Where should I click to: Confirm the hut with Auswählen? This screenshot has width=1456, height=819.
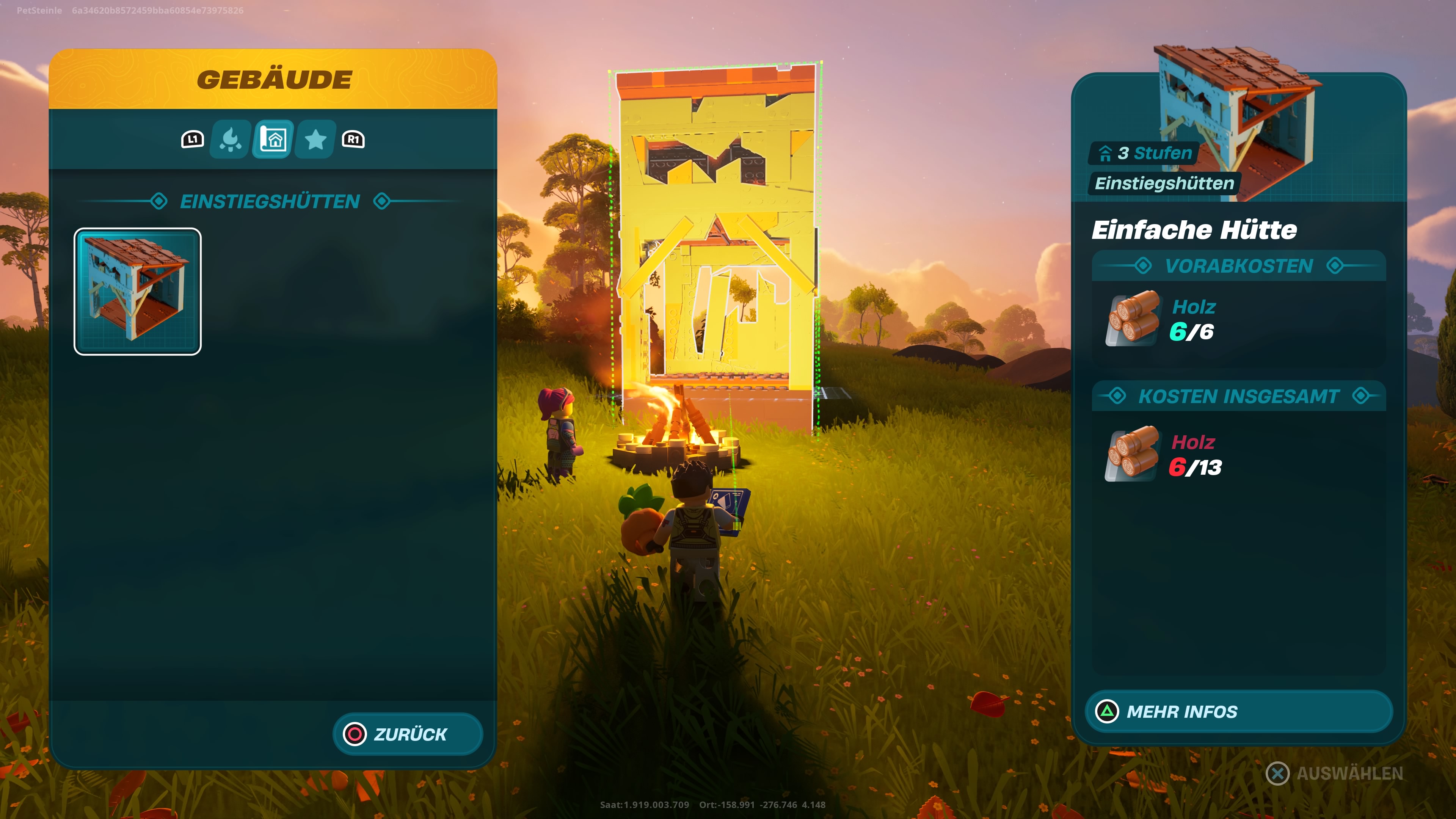click(x=1335, y=773)
